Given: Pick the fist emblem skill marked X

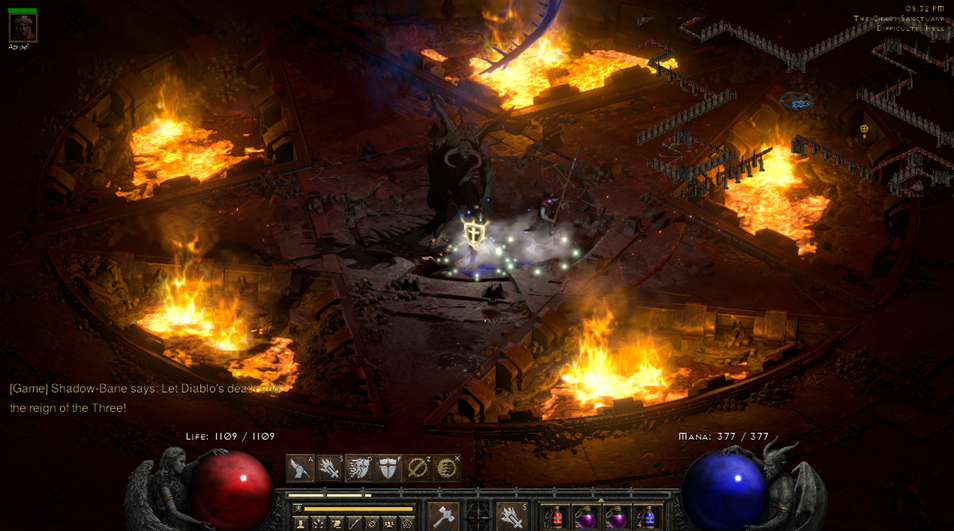Looking at the screenshot, I should click(446, 468).
